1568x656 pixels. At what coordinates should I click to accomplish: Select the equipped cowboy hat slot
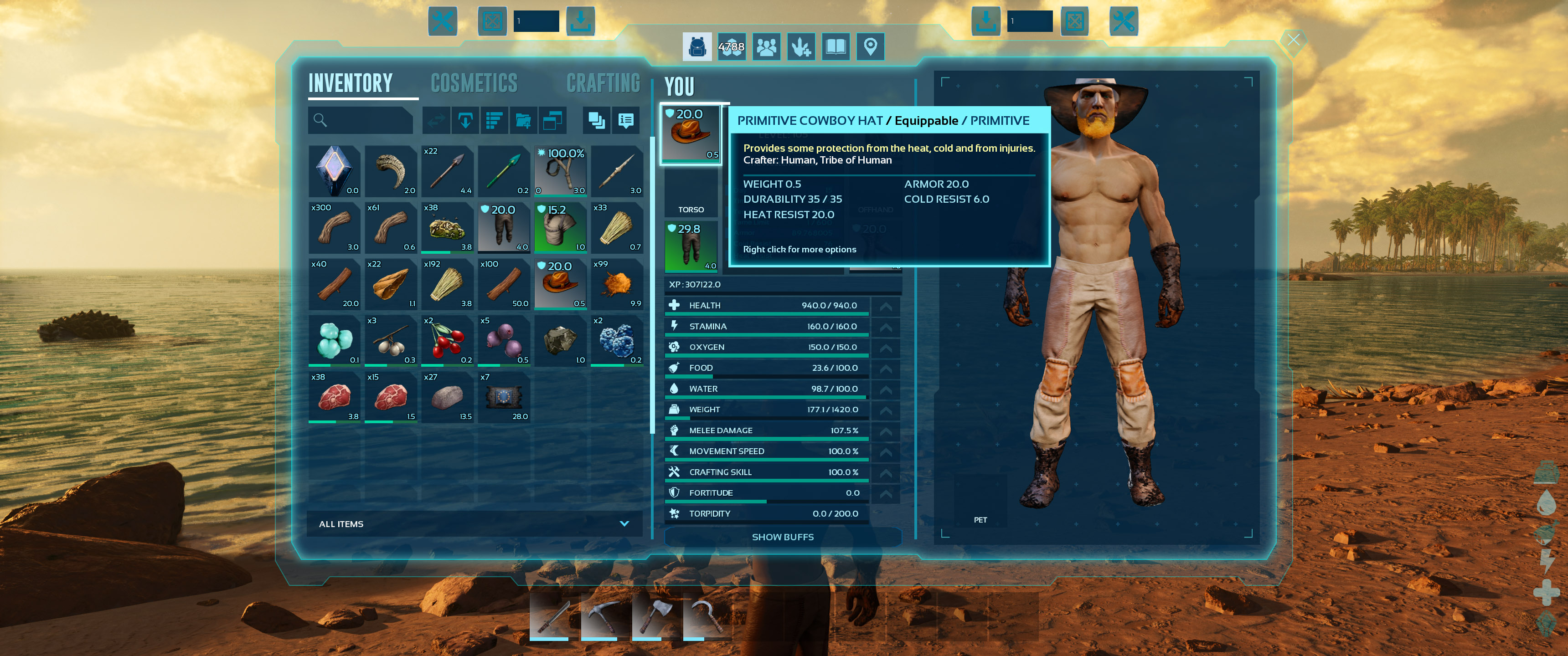[x=691, y=133]
